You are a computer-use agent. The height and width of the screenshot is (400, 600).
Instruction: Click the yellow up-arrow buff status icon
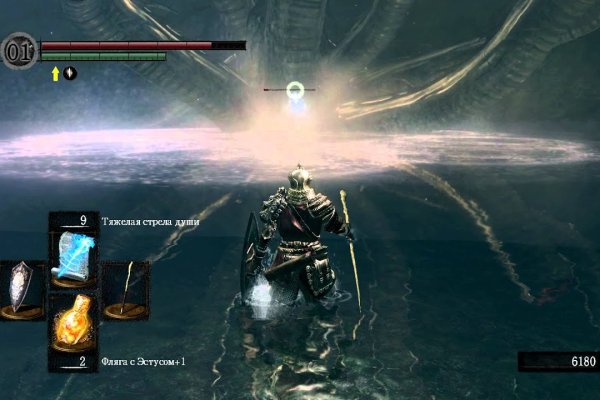(55, 73)
